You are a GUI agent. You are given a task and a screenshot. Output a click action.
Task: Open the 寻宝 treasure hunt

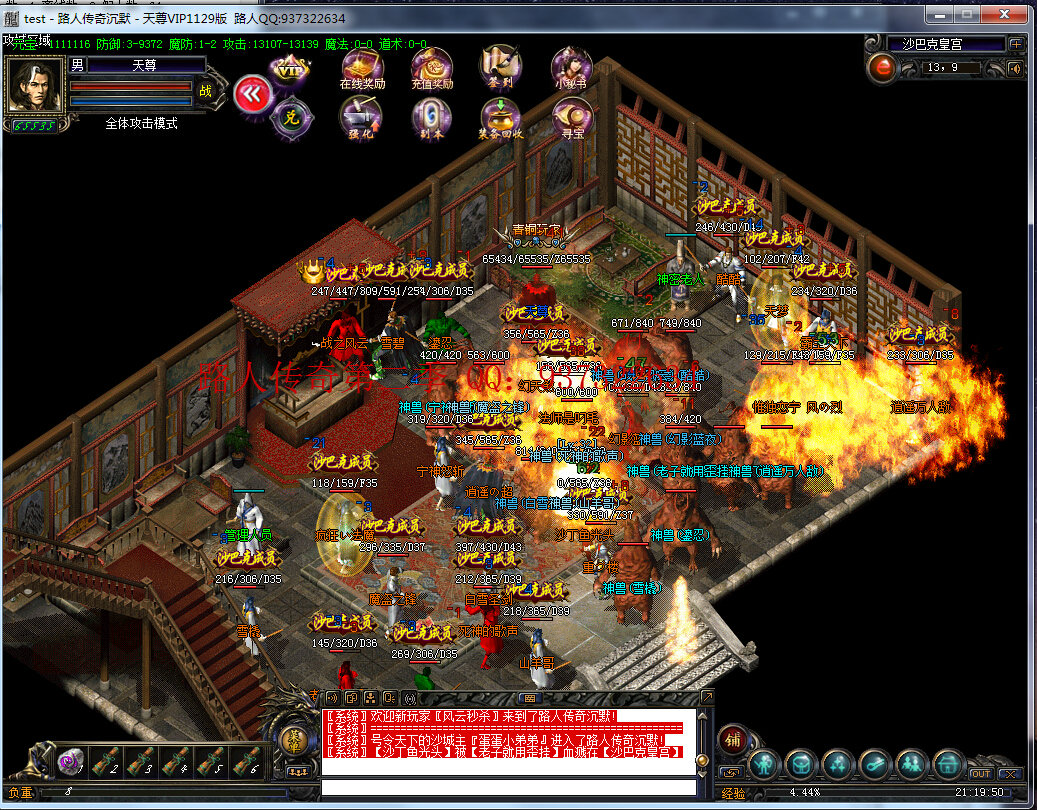571,116
